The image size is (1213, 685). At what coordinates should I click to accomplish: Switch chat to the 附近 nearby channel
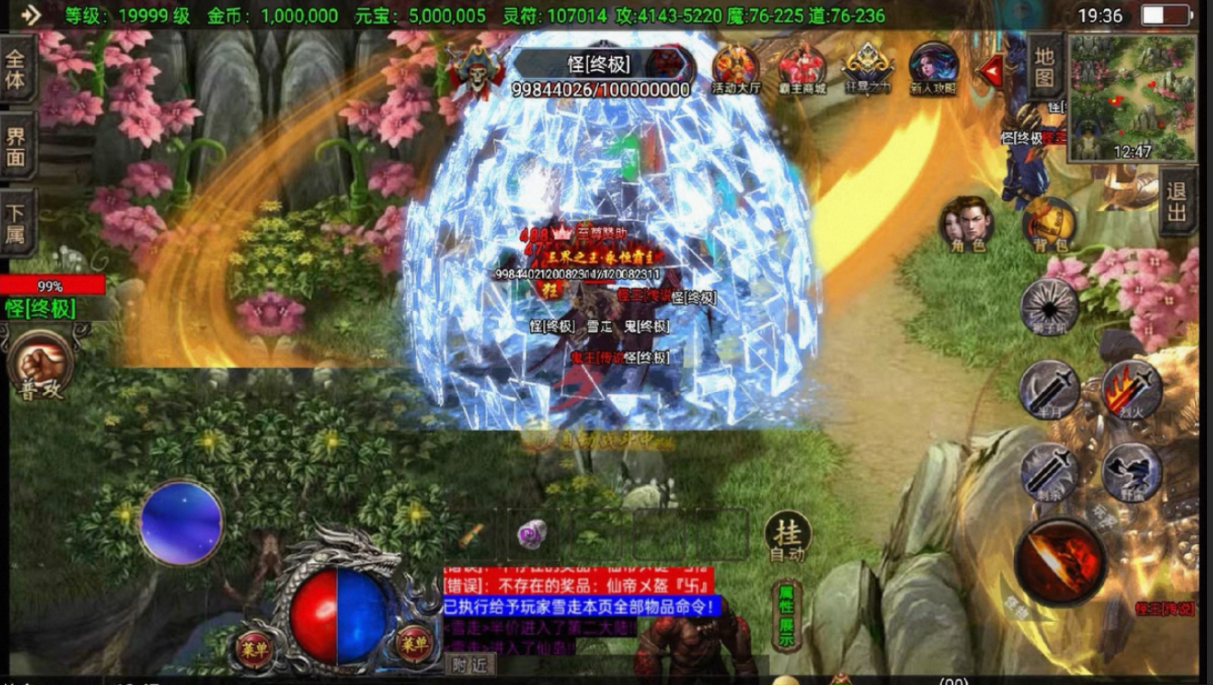click(x=468, y=665)
